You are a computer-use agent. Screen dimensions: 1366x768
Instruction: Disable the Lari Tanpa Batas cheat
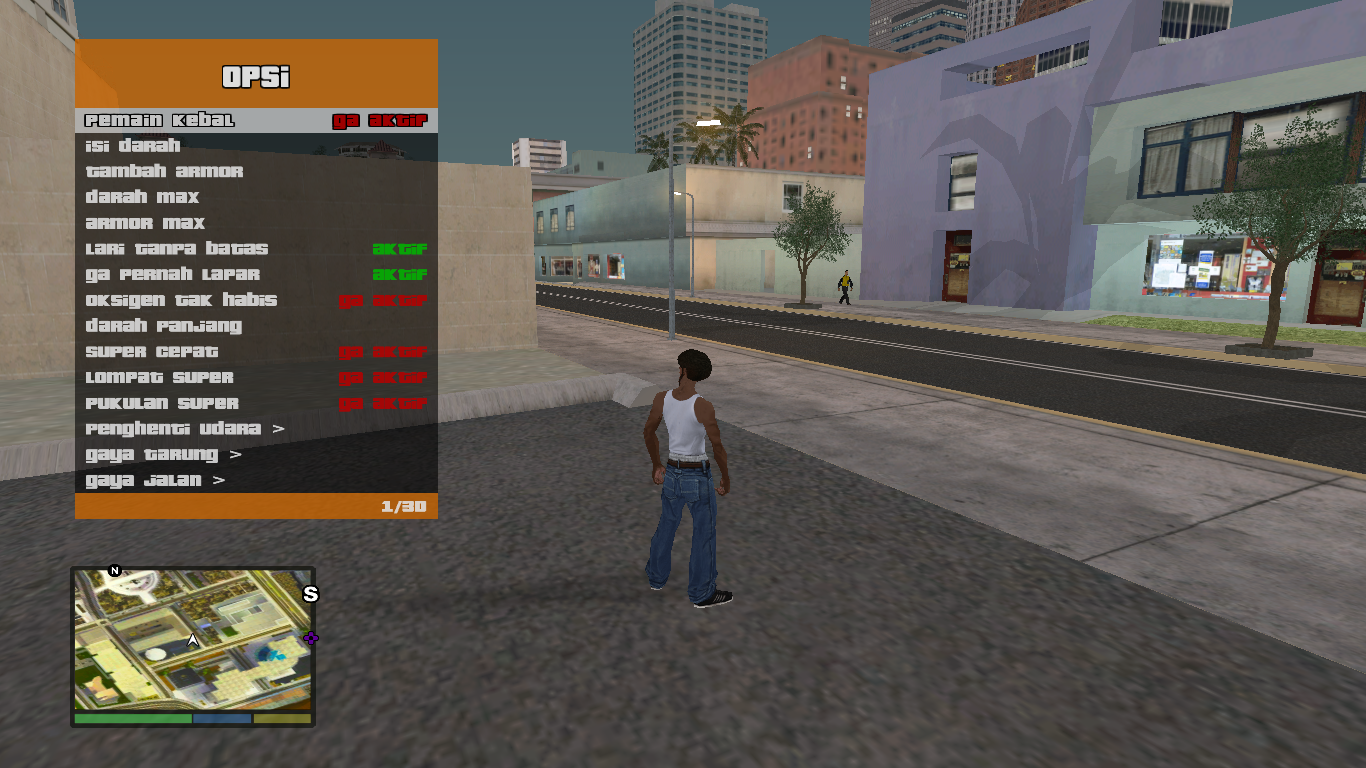click(255, 248)
